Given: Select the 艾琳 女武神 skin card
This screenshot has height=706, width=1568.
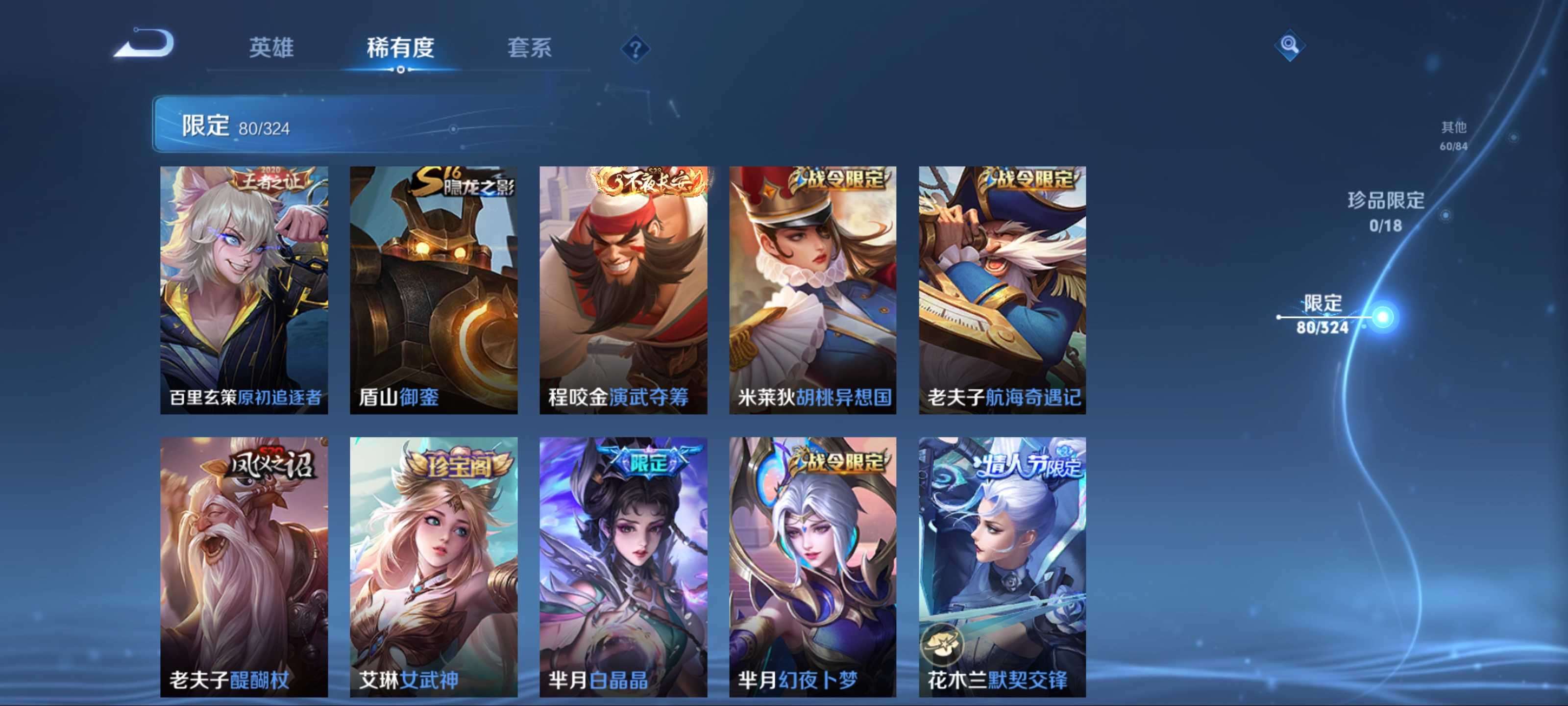Looking at the screenshot, I should tap(433, 566).
